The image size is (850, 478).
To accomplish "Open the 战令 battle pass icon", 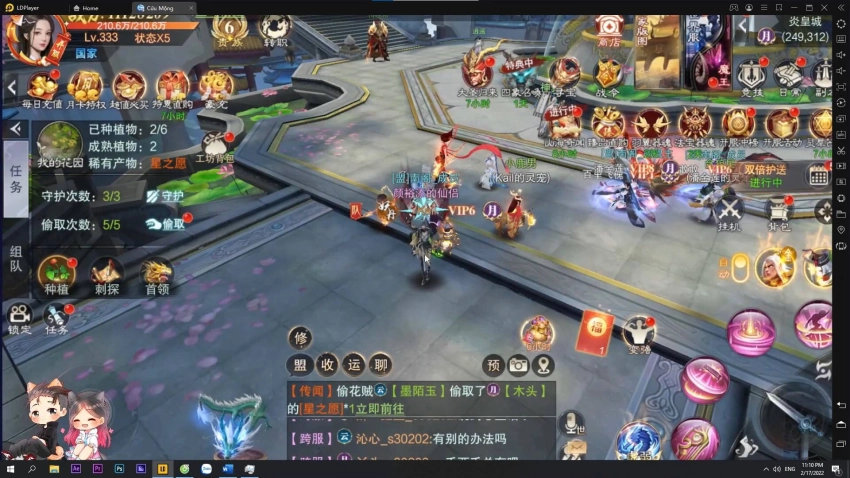I will pos(609,75).
